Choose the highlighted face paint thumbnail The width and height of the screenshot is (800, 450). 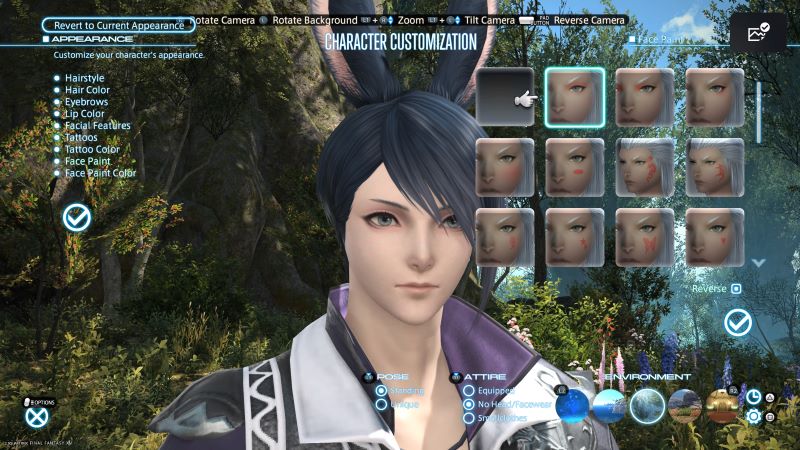pos(575,98)
